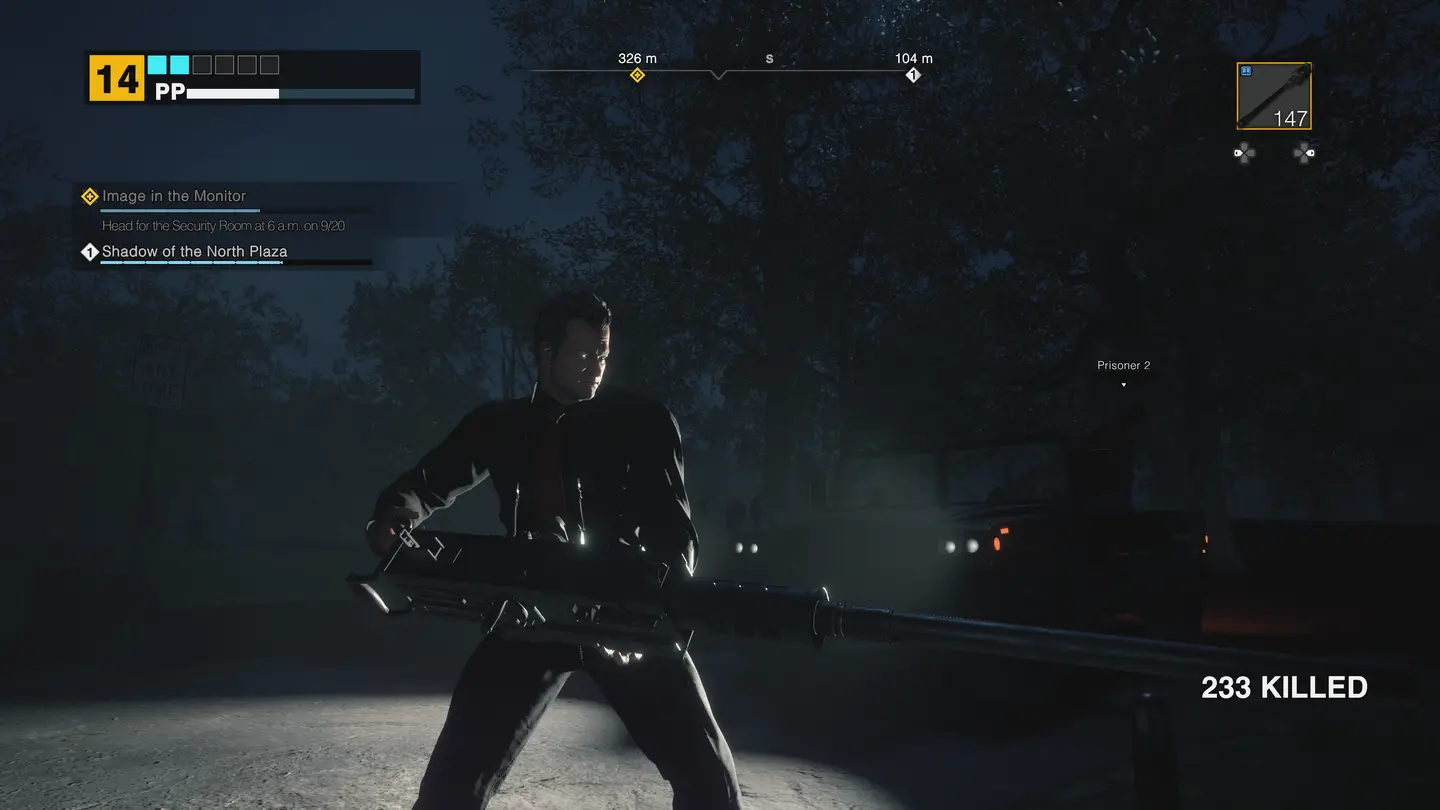Screen dimensions: 1440x810
Task: Select the Shadow of the North Plaza mission
Action: 194,251
